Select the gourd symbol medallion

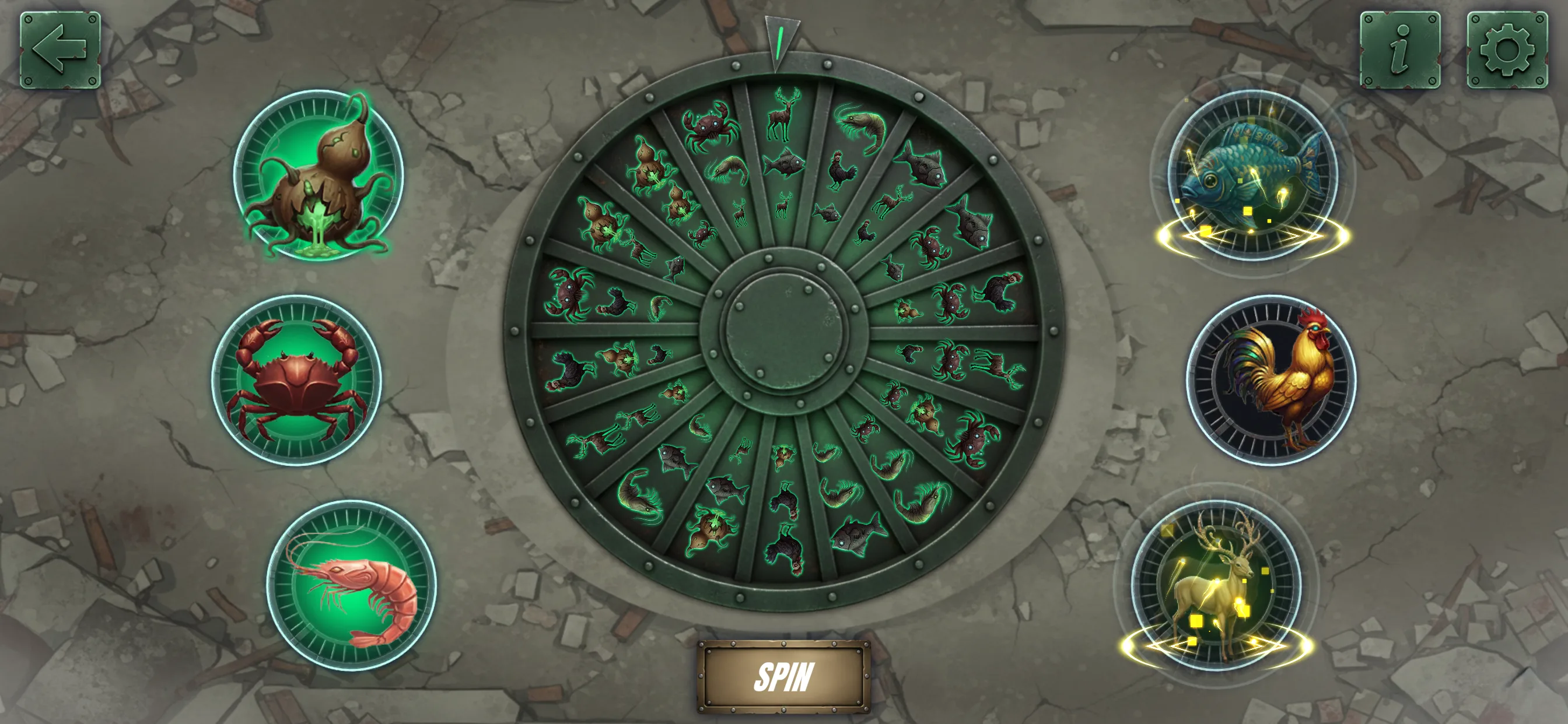(318, 175)
